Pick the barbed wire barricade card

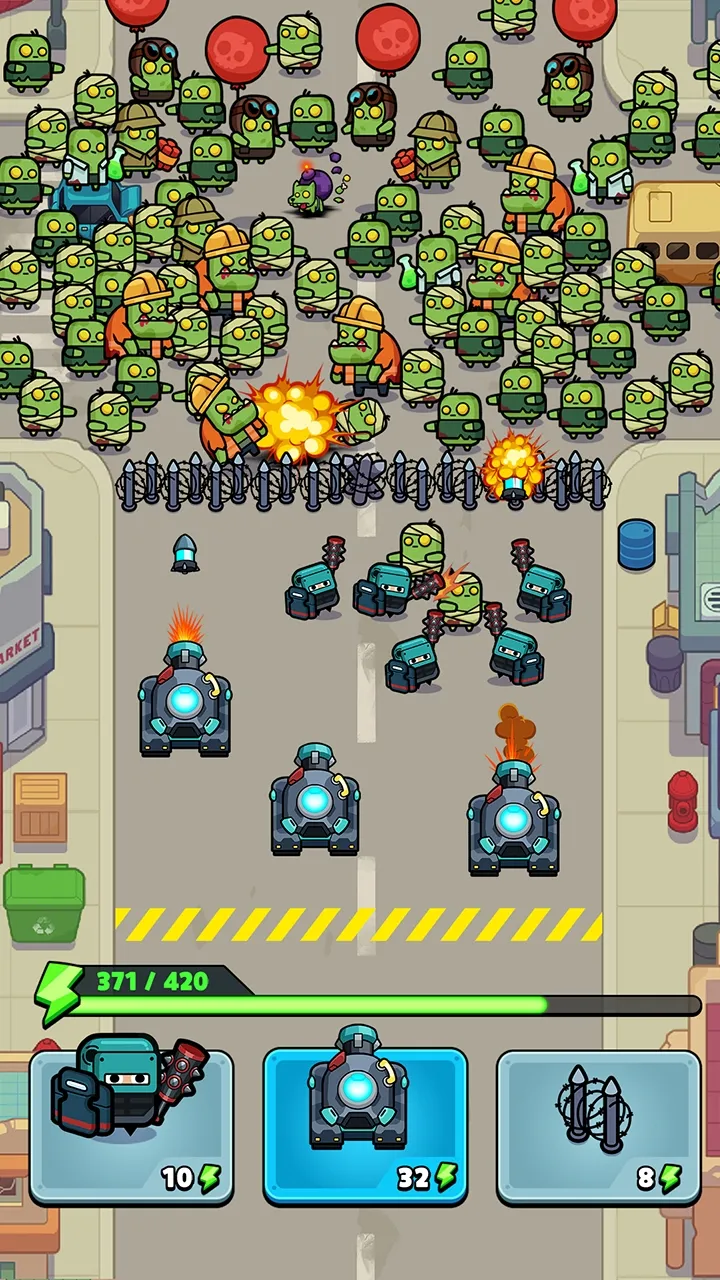tap(598, 1124)
